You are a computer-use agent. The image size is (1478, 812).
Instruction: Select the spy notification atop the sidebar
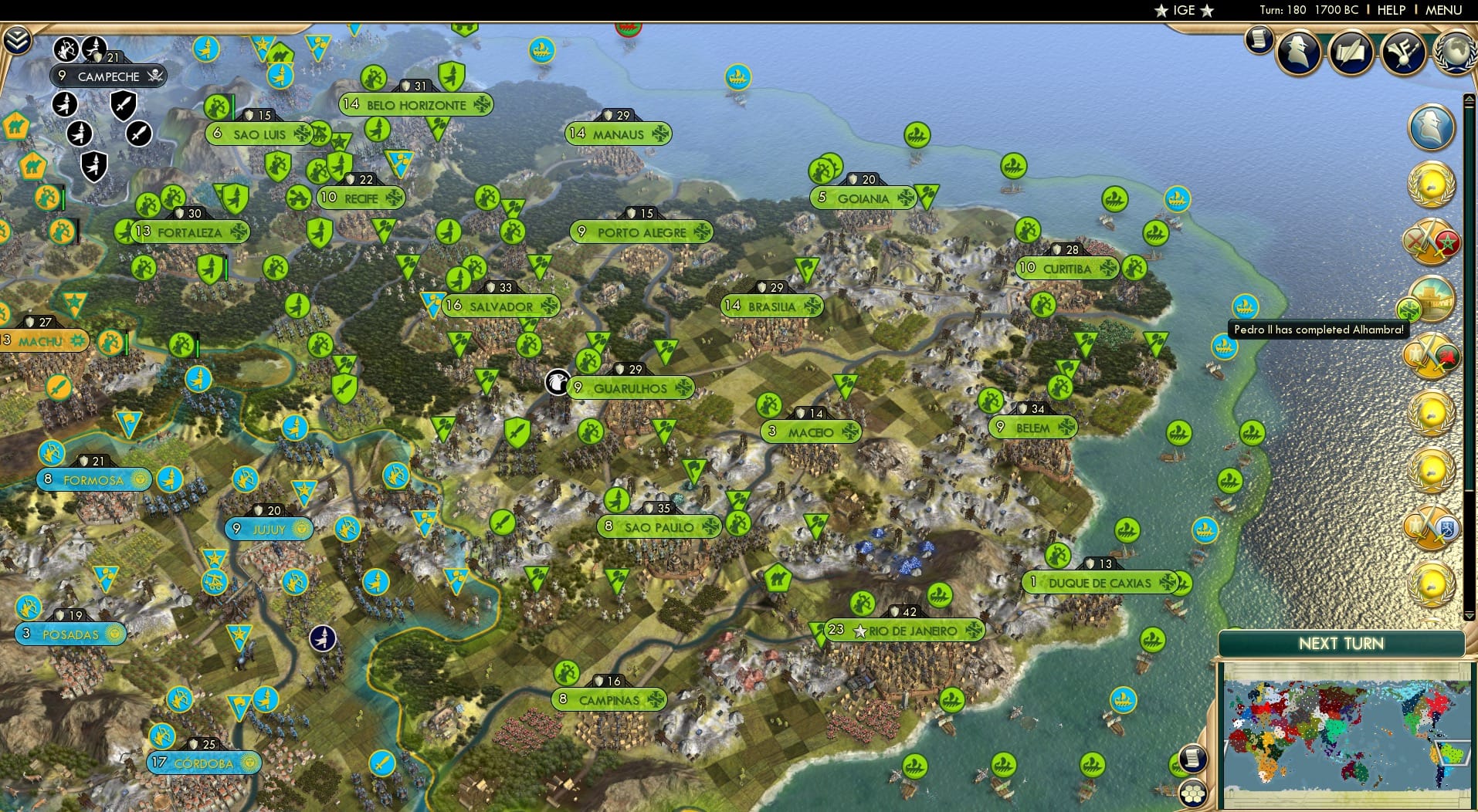[1432, 127]
